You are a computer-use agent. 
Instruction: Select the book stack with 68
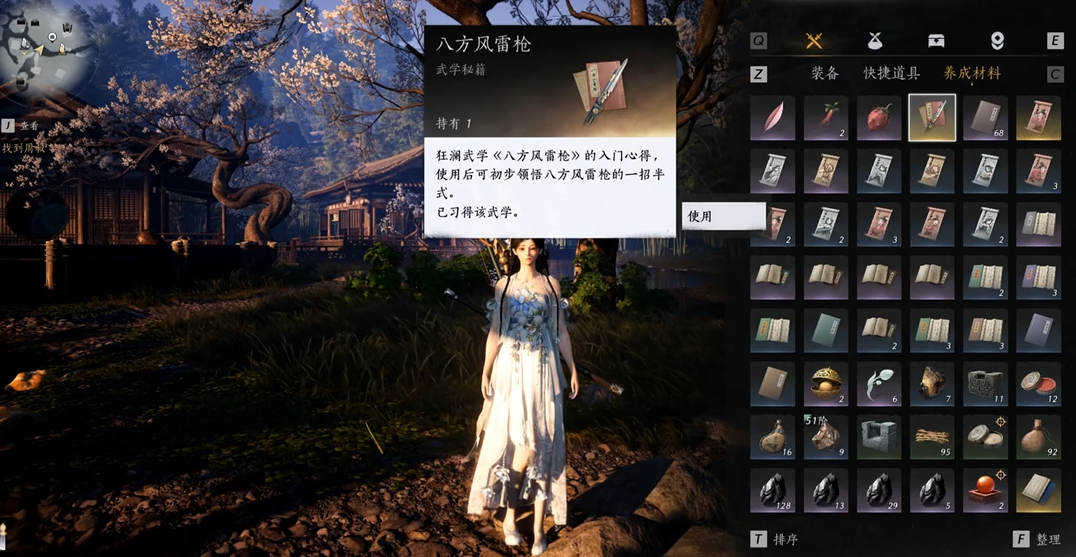coord(985,118)
